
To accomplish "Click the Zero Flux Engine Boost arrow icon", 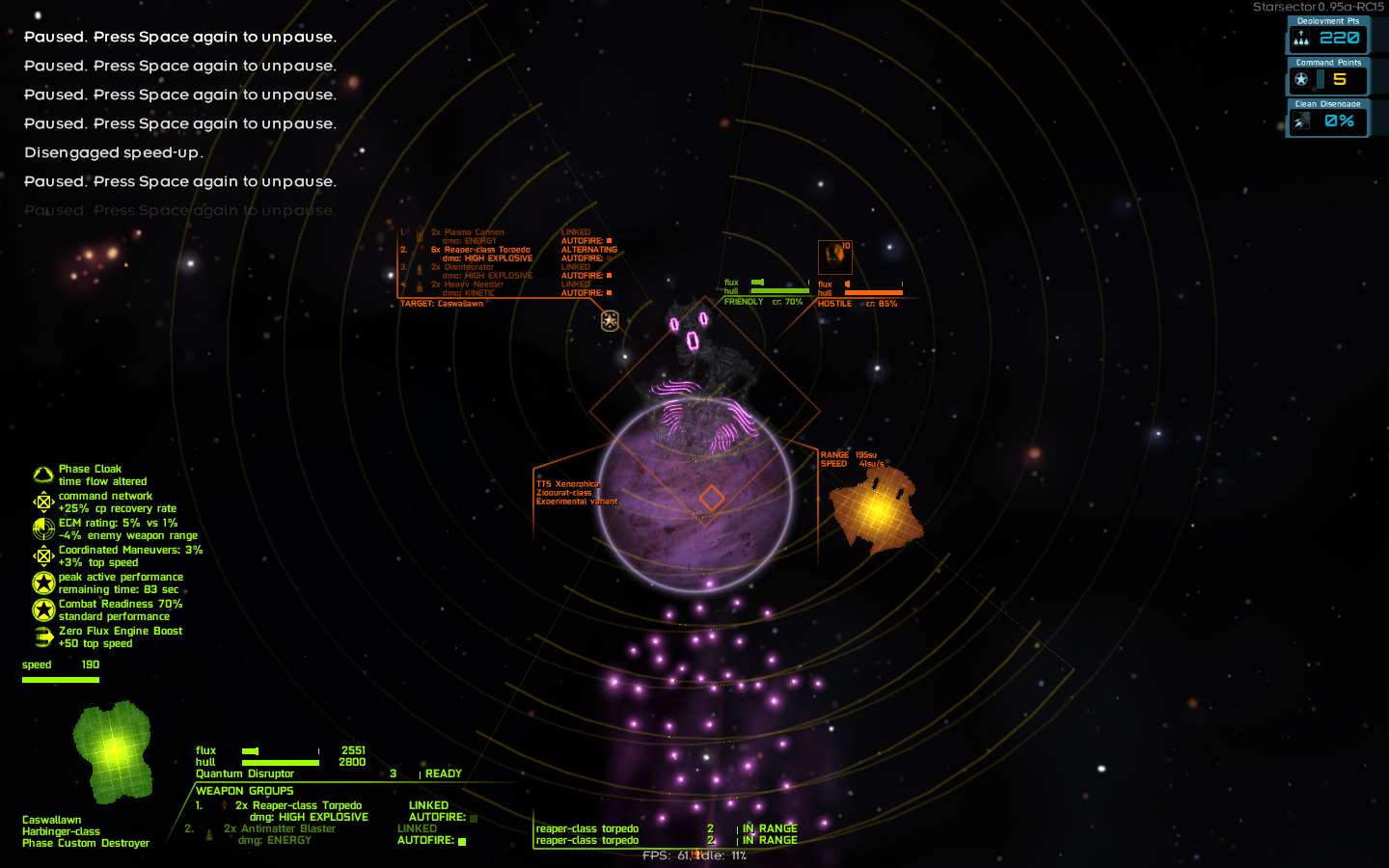I will click(42, 637).
